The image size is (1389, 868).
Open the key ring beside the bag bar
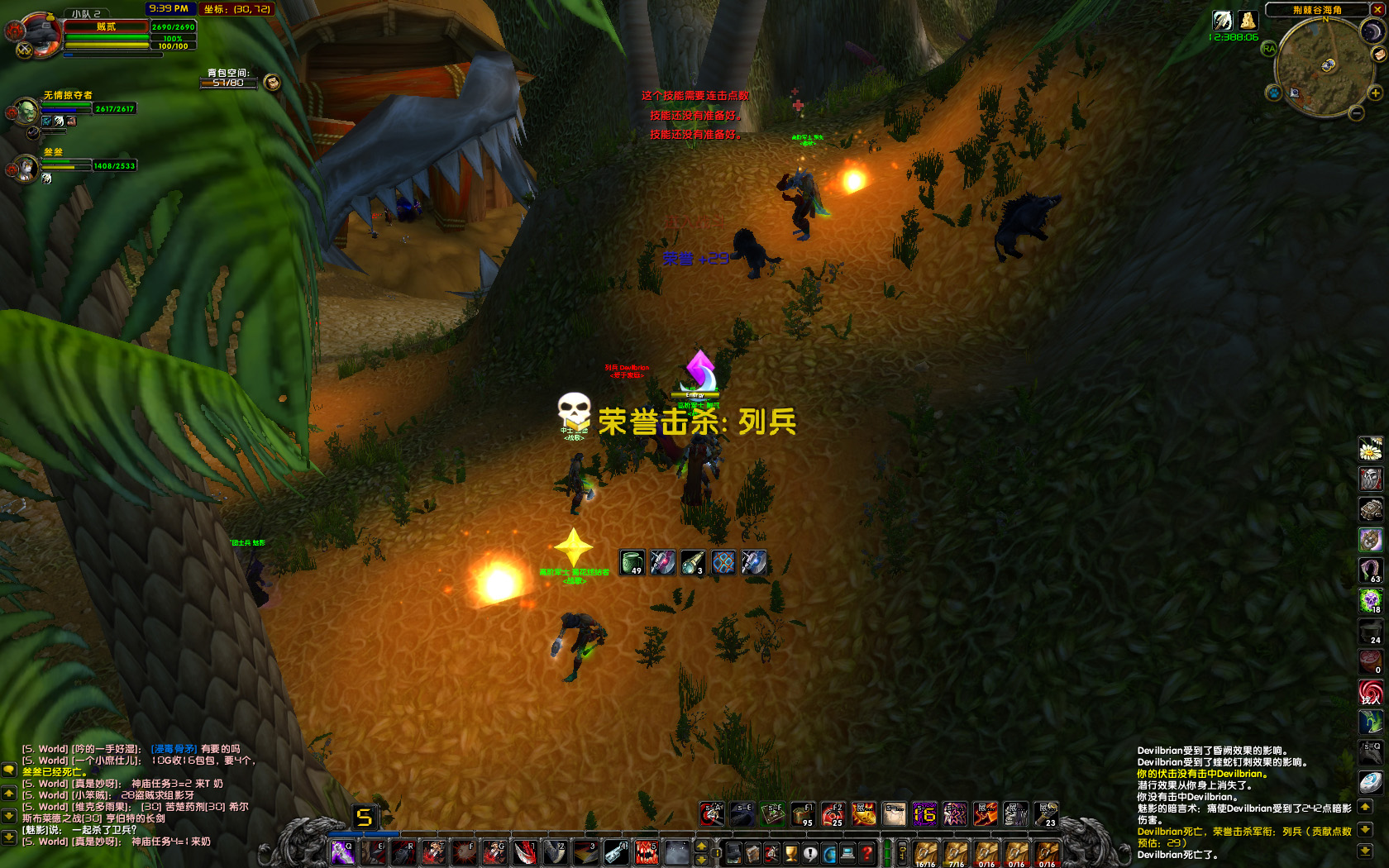click(903, 852)
